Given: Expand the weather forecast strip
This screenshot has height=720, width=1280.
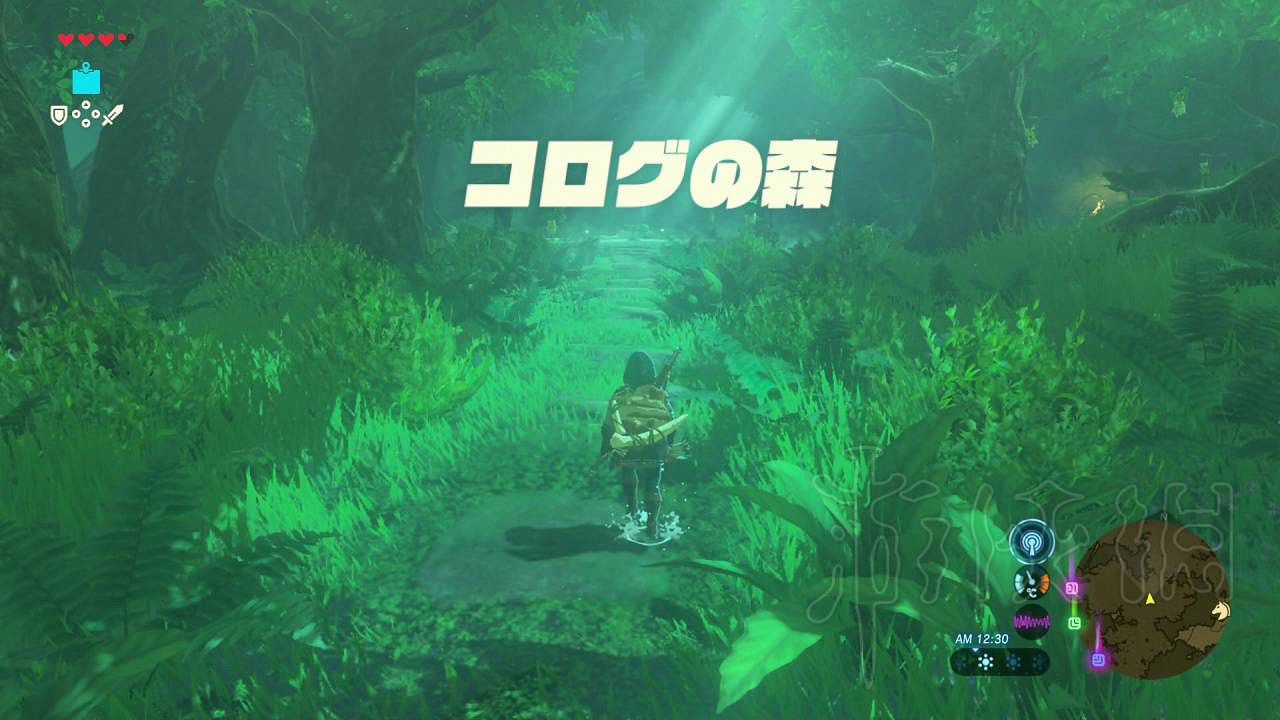Looking at the screenshot, I should [x=1000, y=660].
